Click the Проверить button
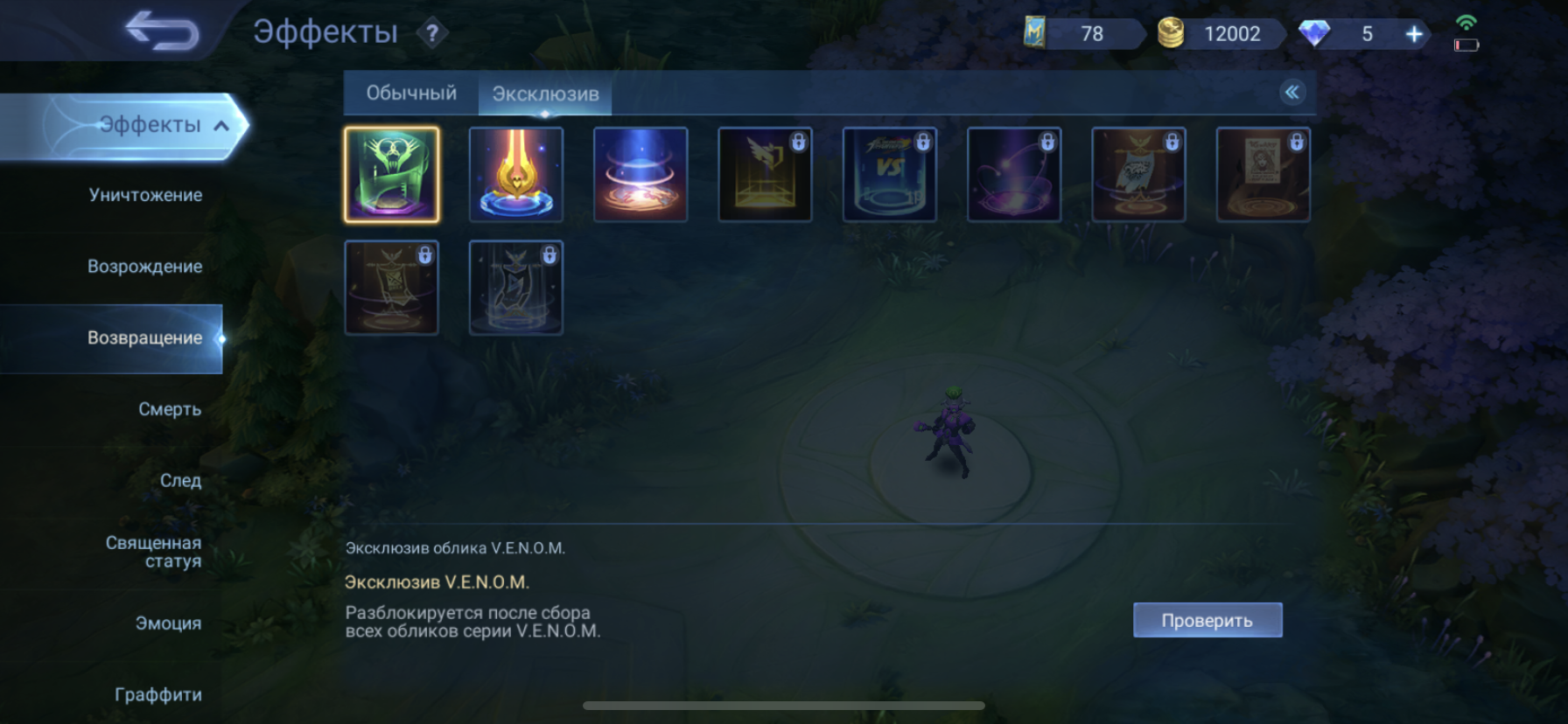 click(x=1207, y=620)
